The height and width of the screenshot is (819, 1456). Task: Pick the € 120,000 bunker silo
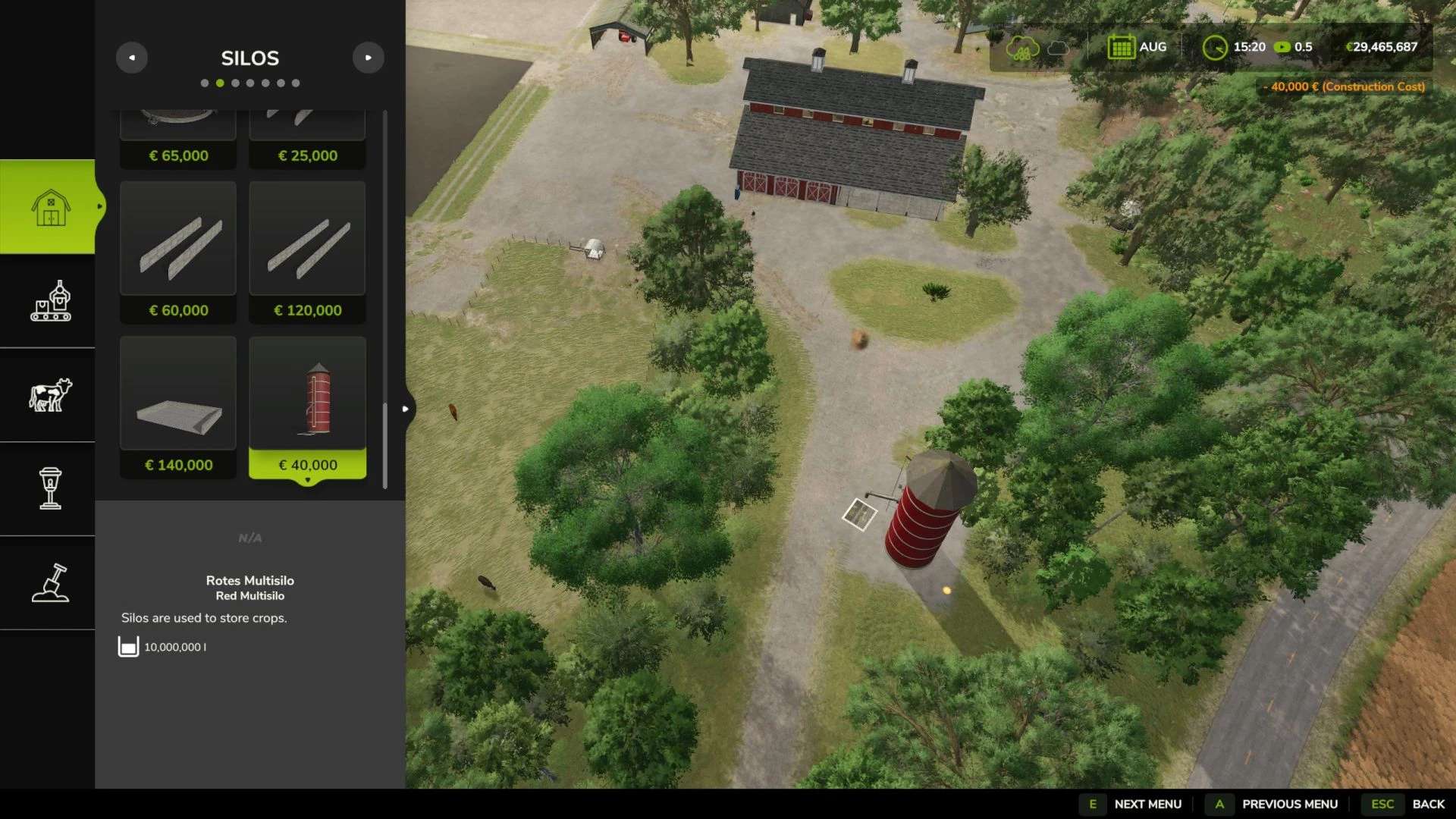tap(307, 252)
